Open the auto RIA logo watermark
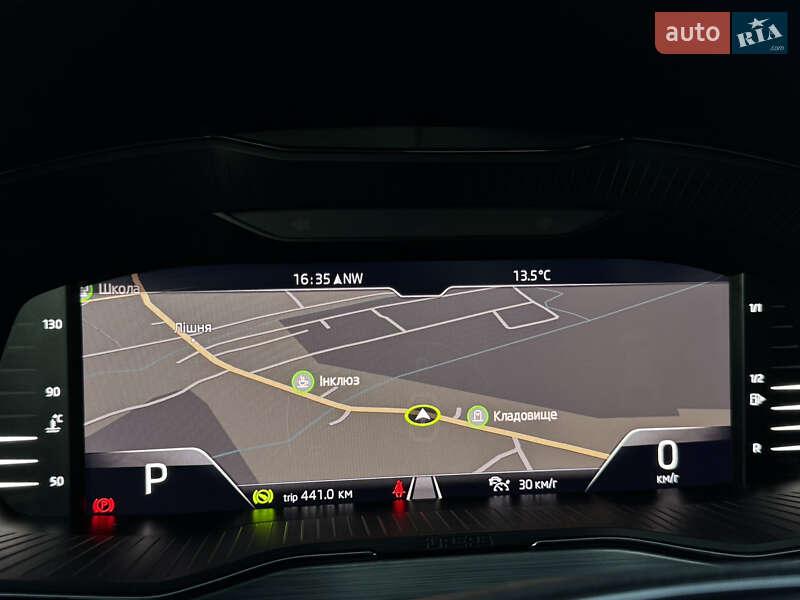The height and width of the screenshot is (600, 800). coord(720,33)
